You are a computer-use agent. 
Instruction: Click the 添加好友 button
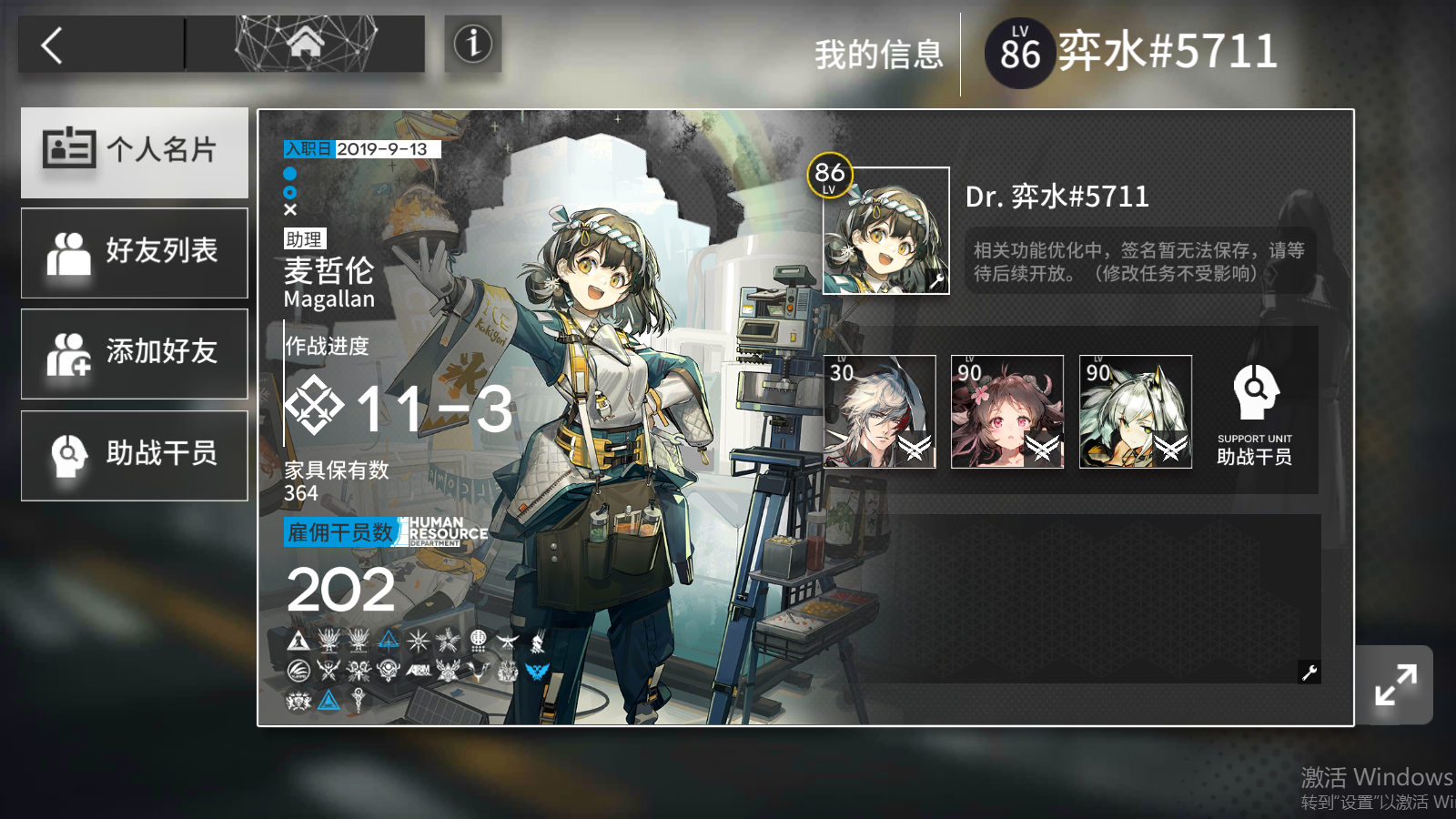133,354
